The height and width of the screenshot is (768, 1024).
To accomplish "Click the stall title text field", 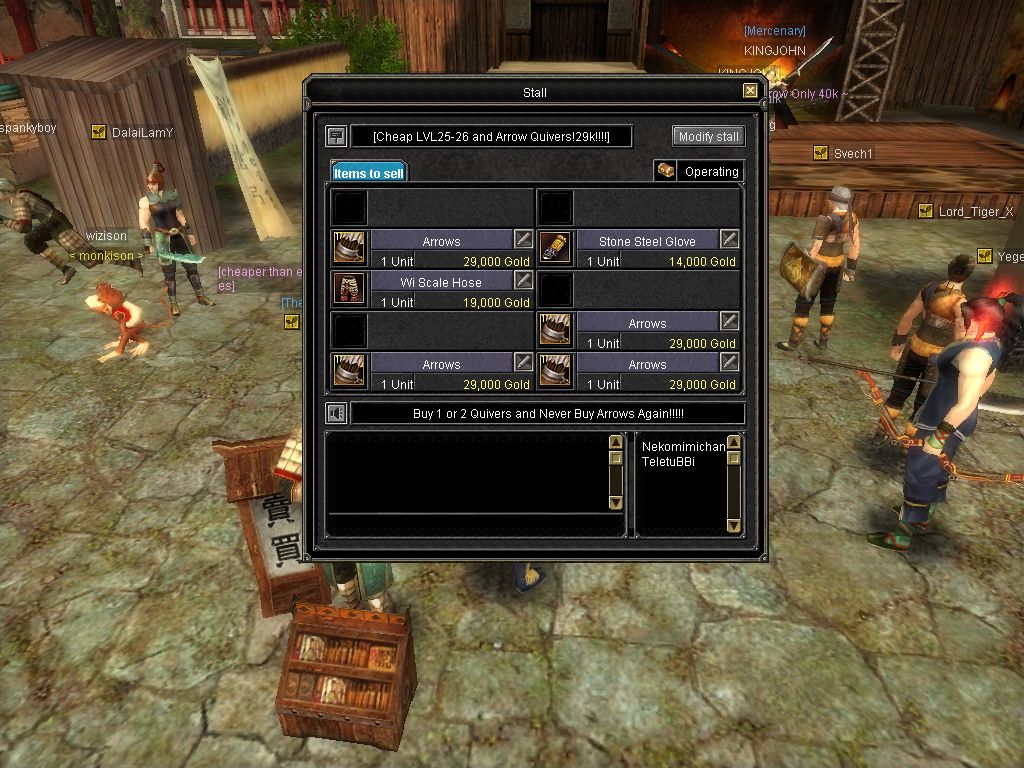I will 491,136.
